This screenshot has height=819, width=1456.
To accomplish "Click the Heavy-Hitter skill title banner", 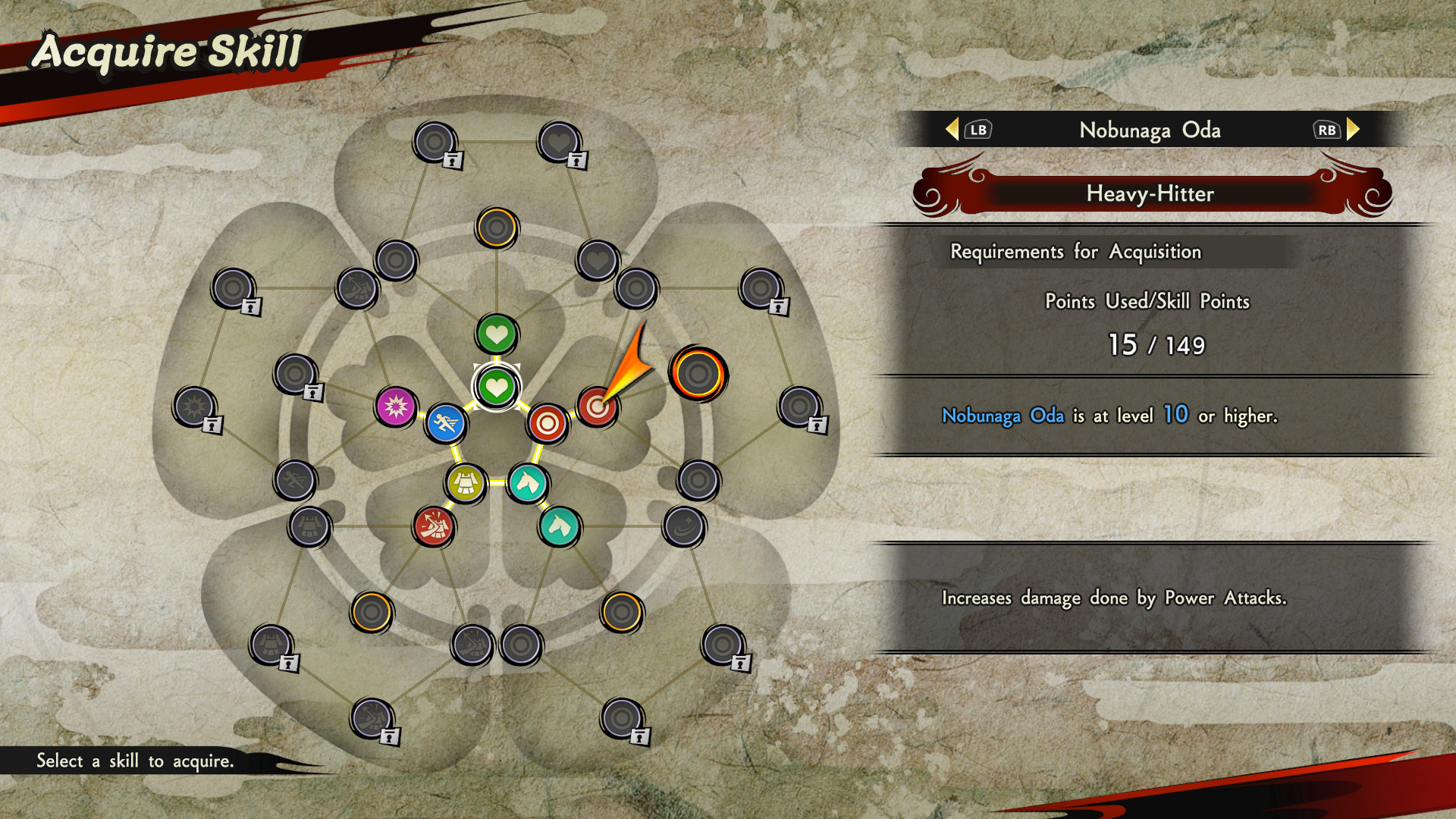I will click(x=1150, y=195).
